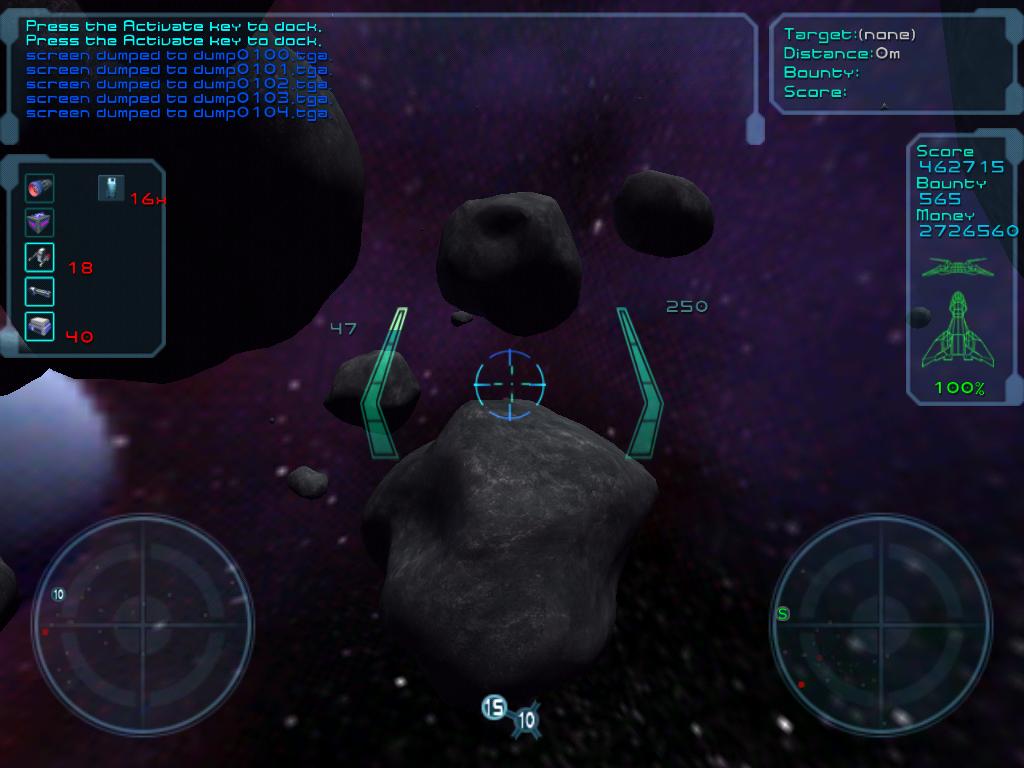Image resolution: width=1024 pixels, height=768 pixels.
Task: Select the green ship status wireframe
Action: click(x=959, y=328)
